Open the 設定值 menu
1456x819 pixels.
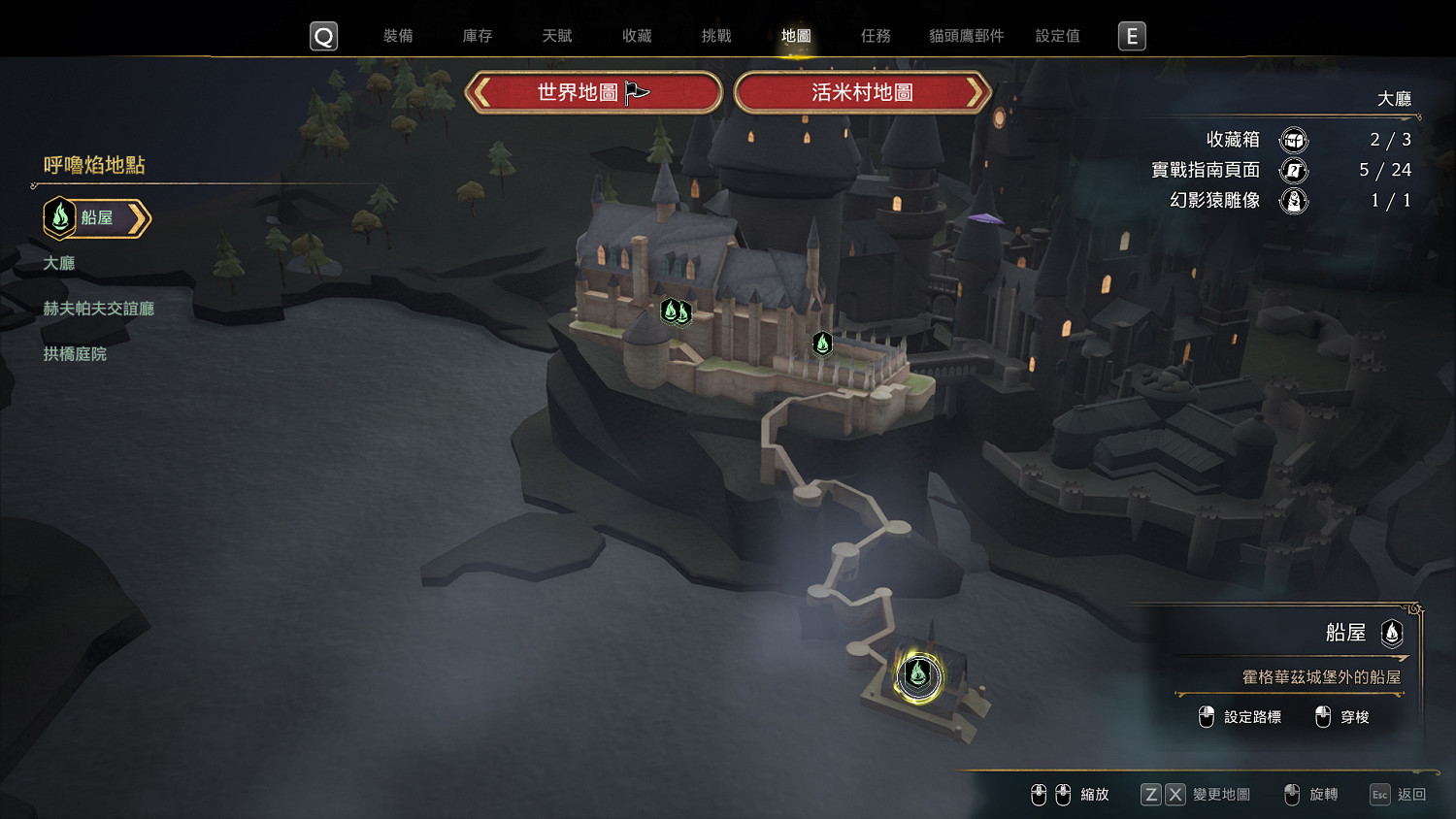(1057, 35)
